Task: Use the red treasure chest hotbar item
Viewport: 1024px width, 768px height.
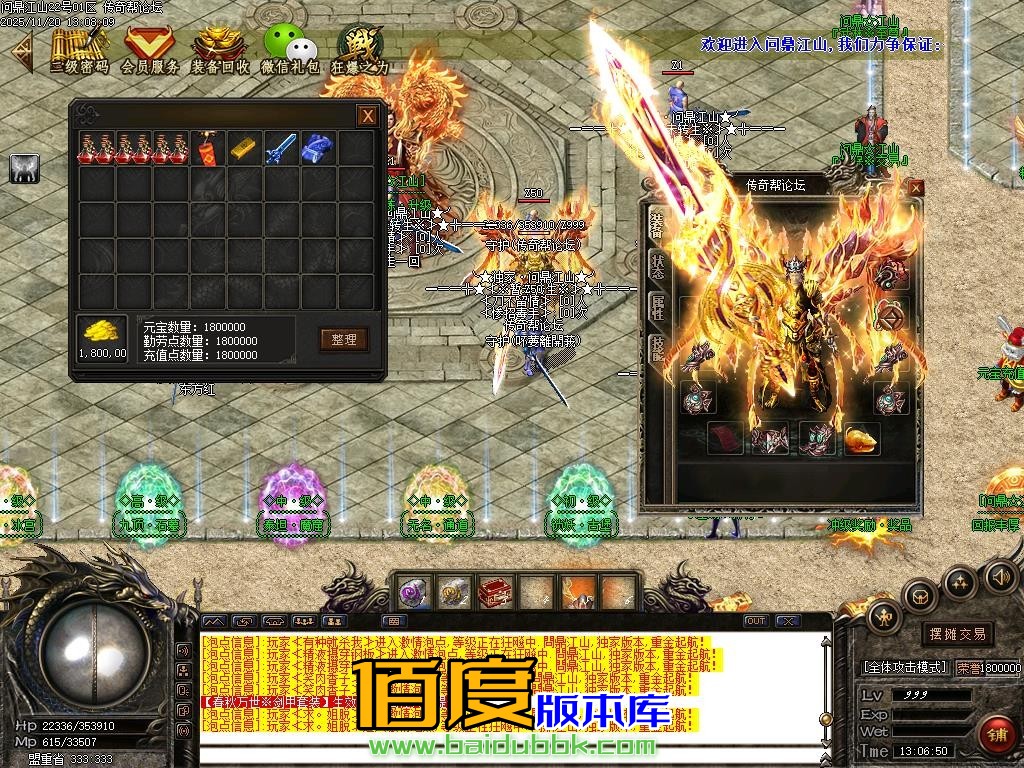Action: 494,592
